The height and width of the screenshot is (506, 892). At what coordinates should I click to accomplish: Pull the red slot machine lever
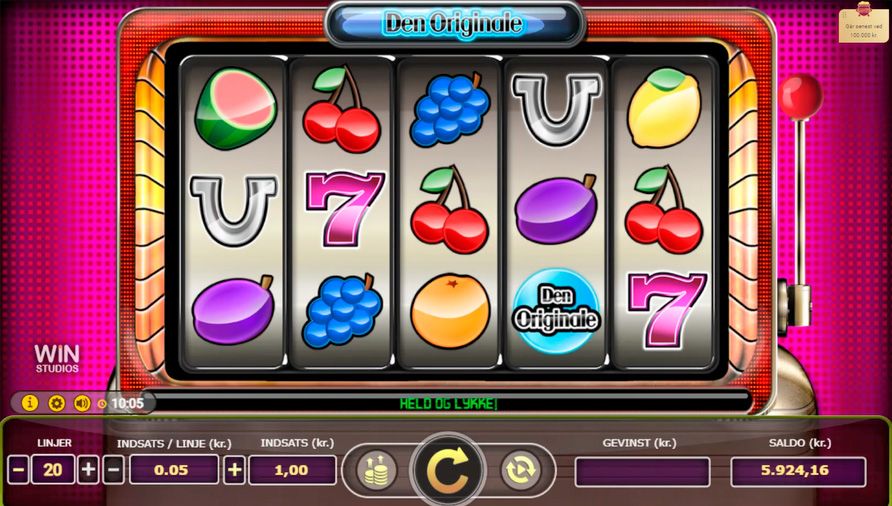click(800, 98)
